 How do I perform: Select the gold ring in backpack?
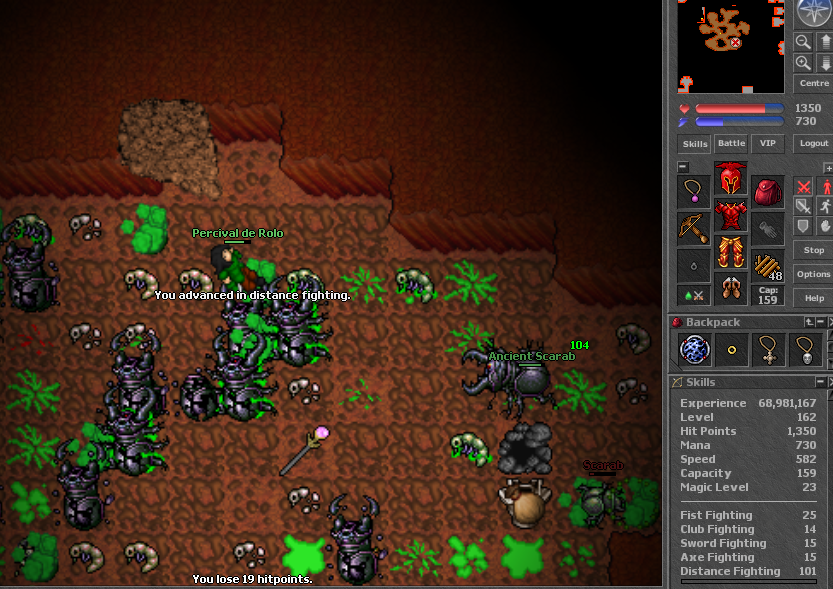tap(731, 350)
